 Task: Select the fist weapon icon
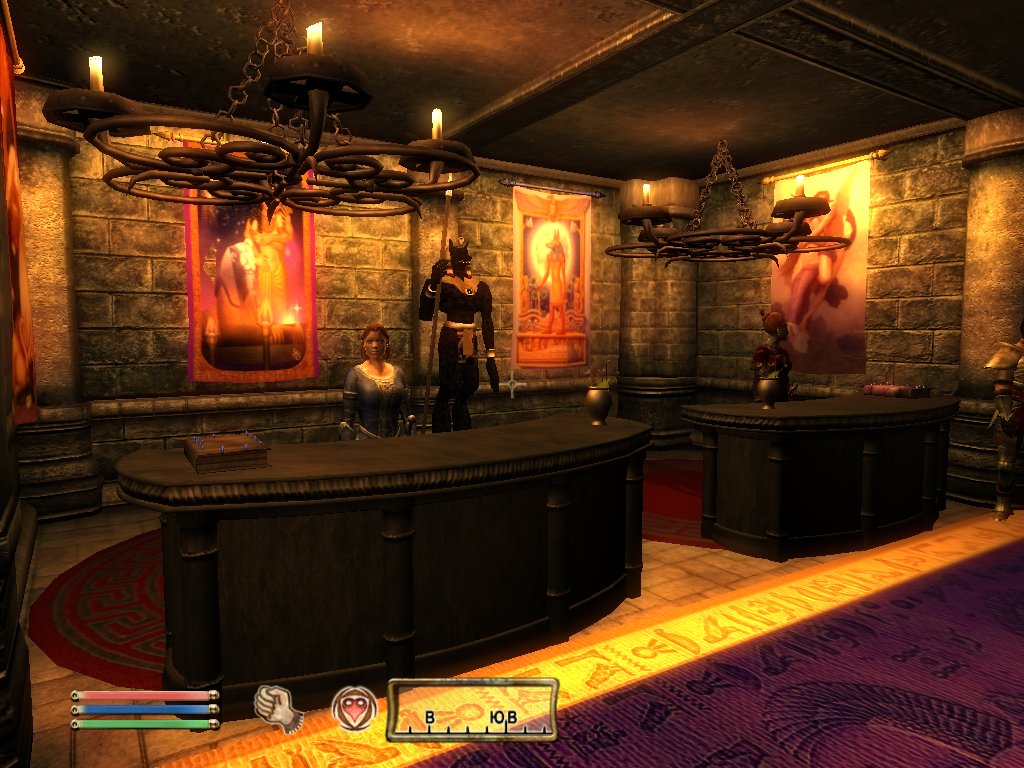tap(278, 707)
